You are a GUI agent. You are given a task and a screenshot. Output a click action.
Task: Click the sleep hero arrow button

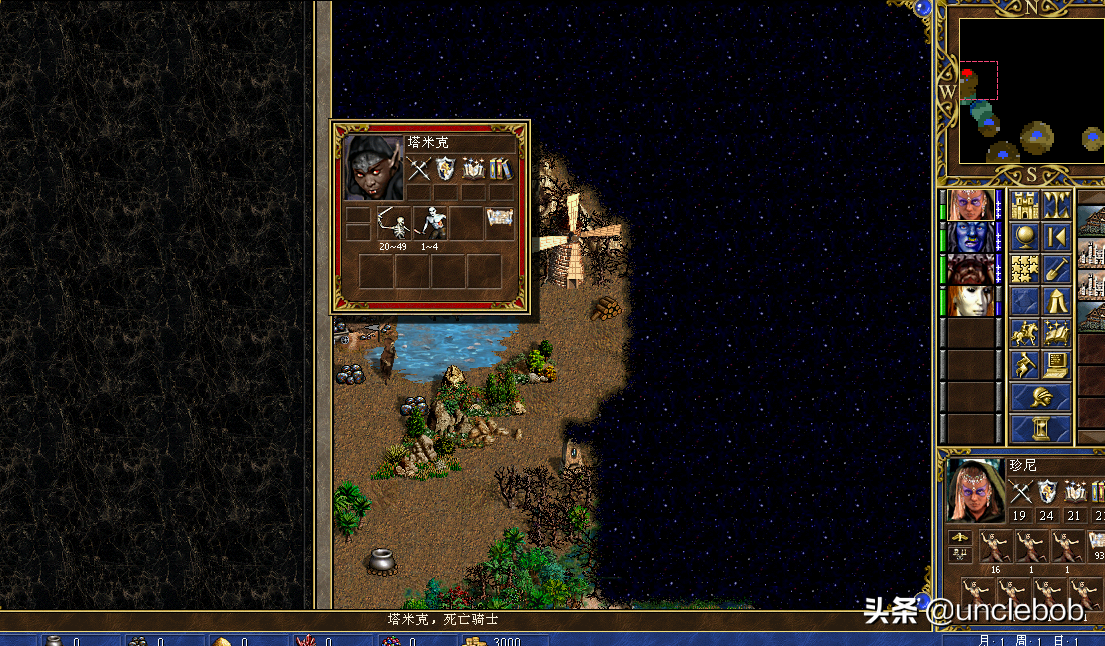(1056, 238)
